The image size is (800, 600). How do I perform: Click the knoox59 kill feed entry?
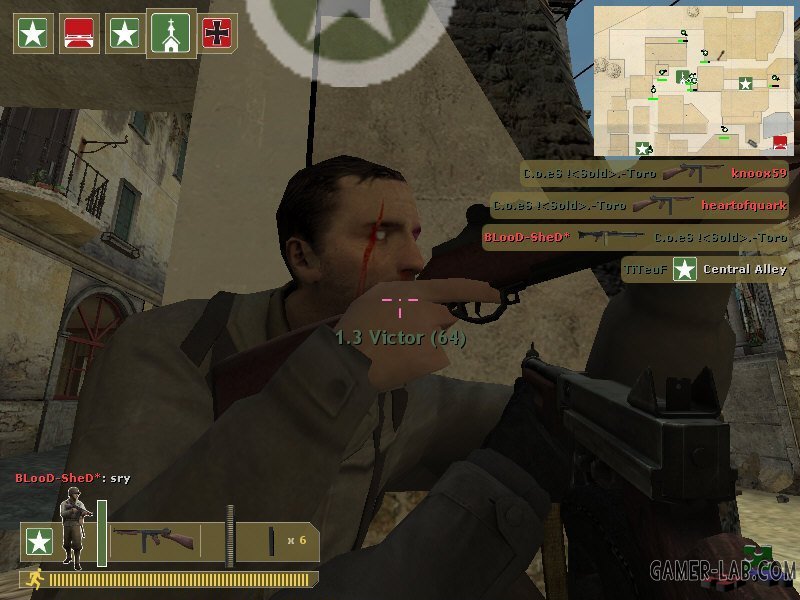[655, 174]
